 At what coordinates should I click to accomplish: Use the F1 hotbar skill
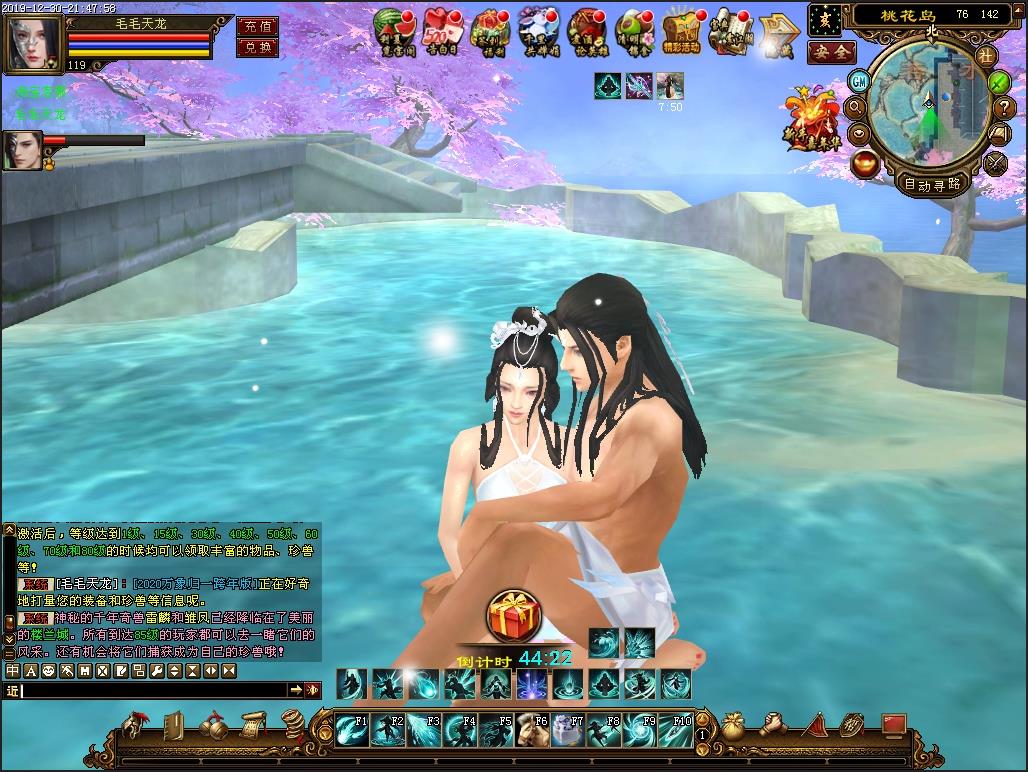click(x=352, y=730)
